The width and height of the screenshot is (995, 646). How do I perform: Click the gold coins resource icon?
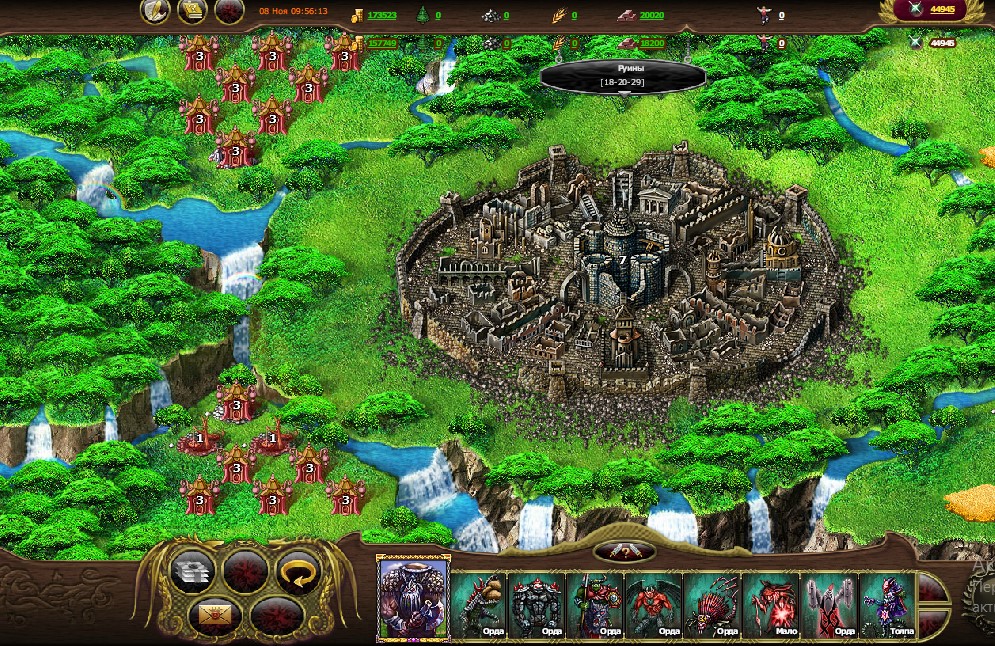point(358,16)
